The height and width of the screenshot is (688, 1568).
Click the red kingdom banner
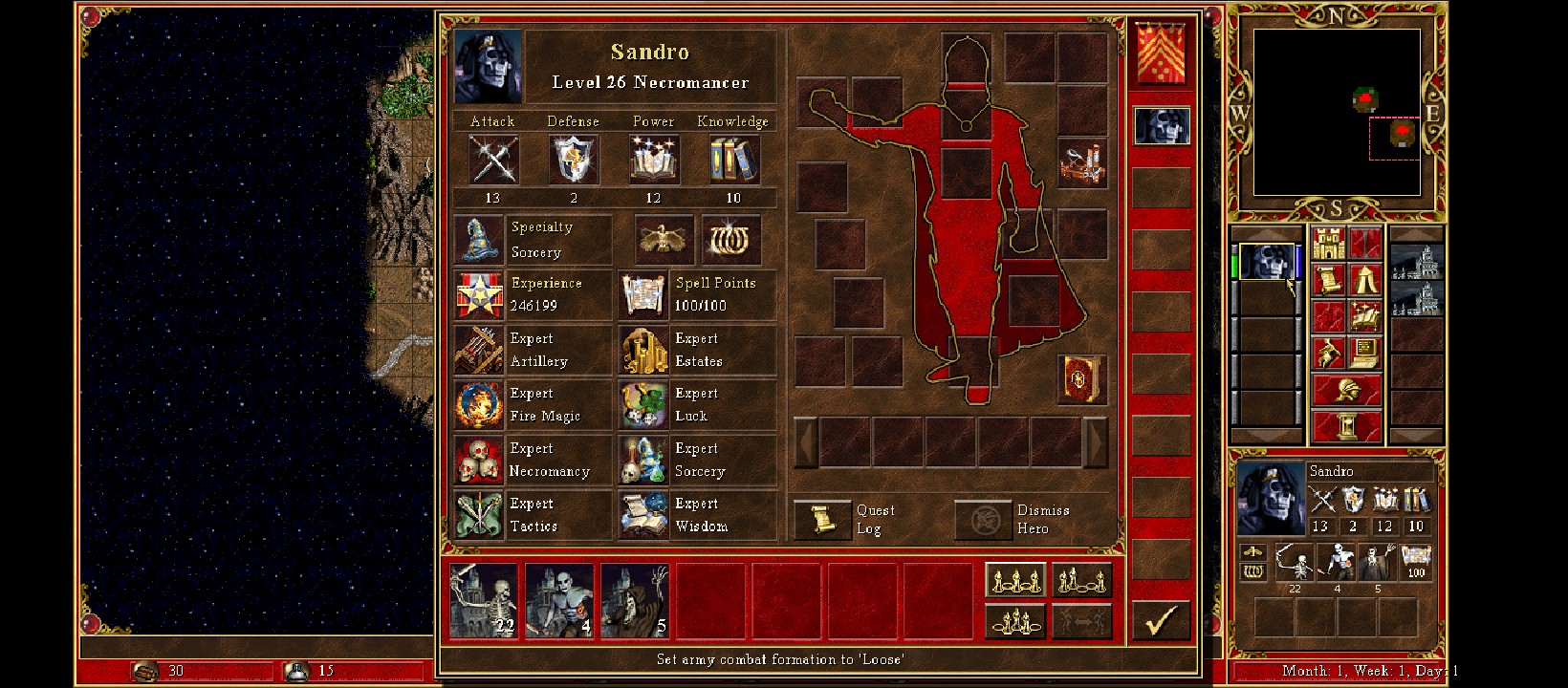click(x=1161, y=54)
